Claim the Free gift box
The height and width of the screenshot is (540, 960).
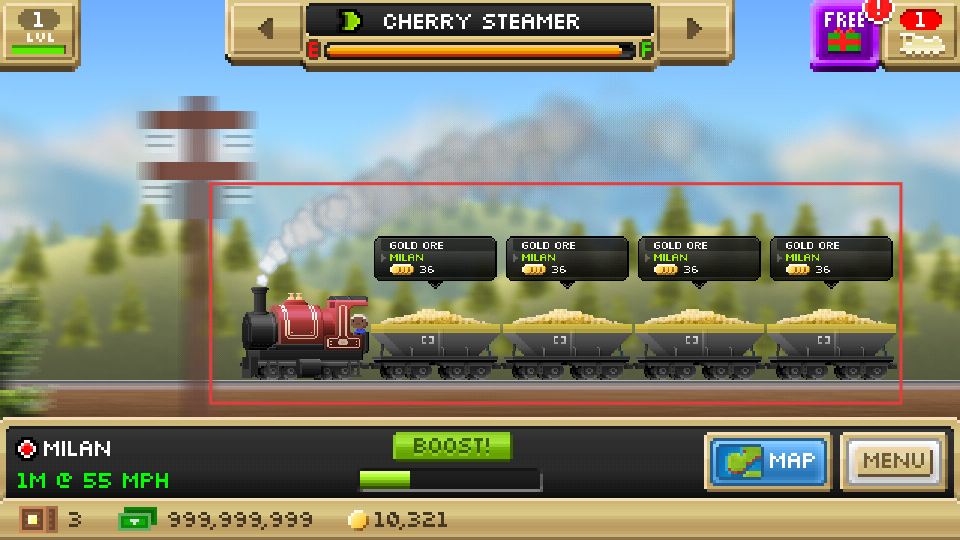click(x=843, y=33)
